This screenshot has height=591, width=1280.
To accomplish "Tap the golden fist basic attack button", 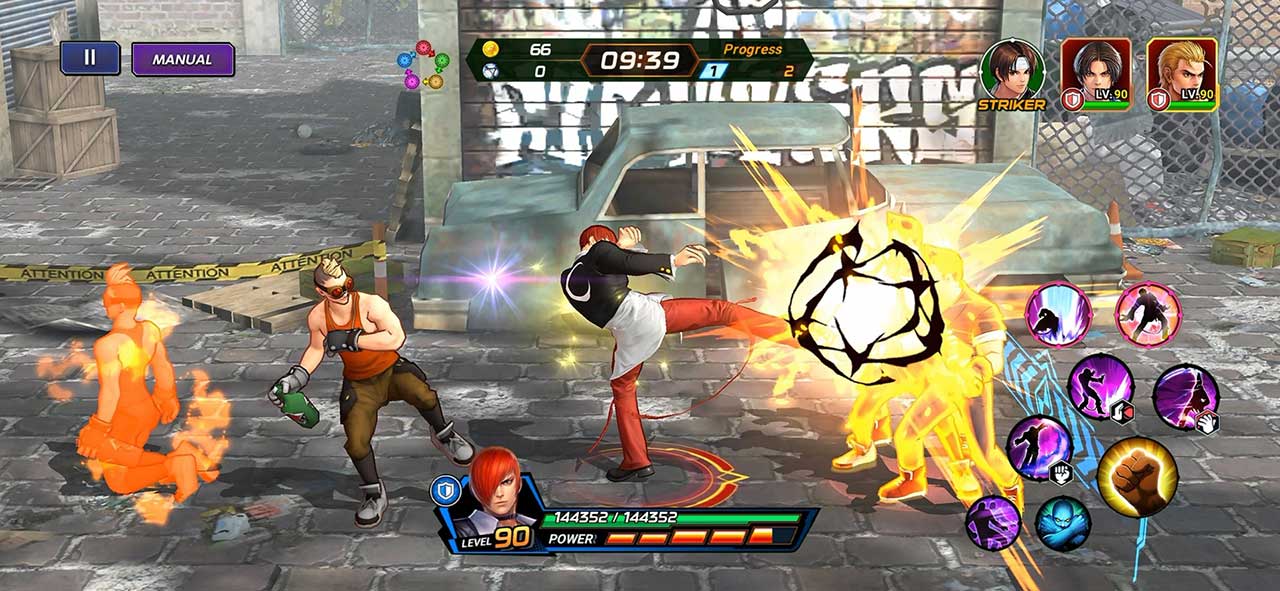I will 1137,477.
